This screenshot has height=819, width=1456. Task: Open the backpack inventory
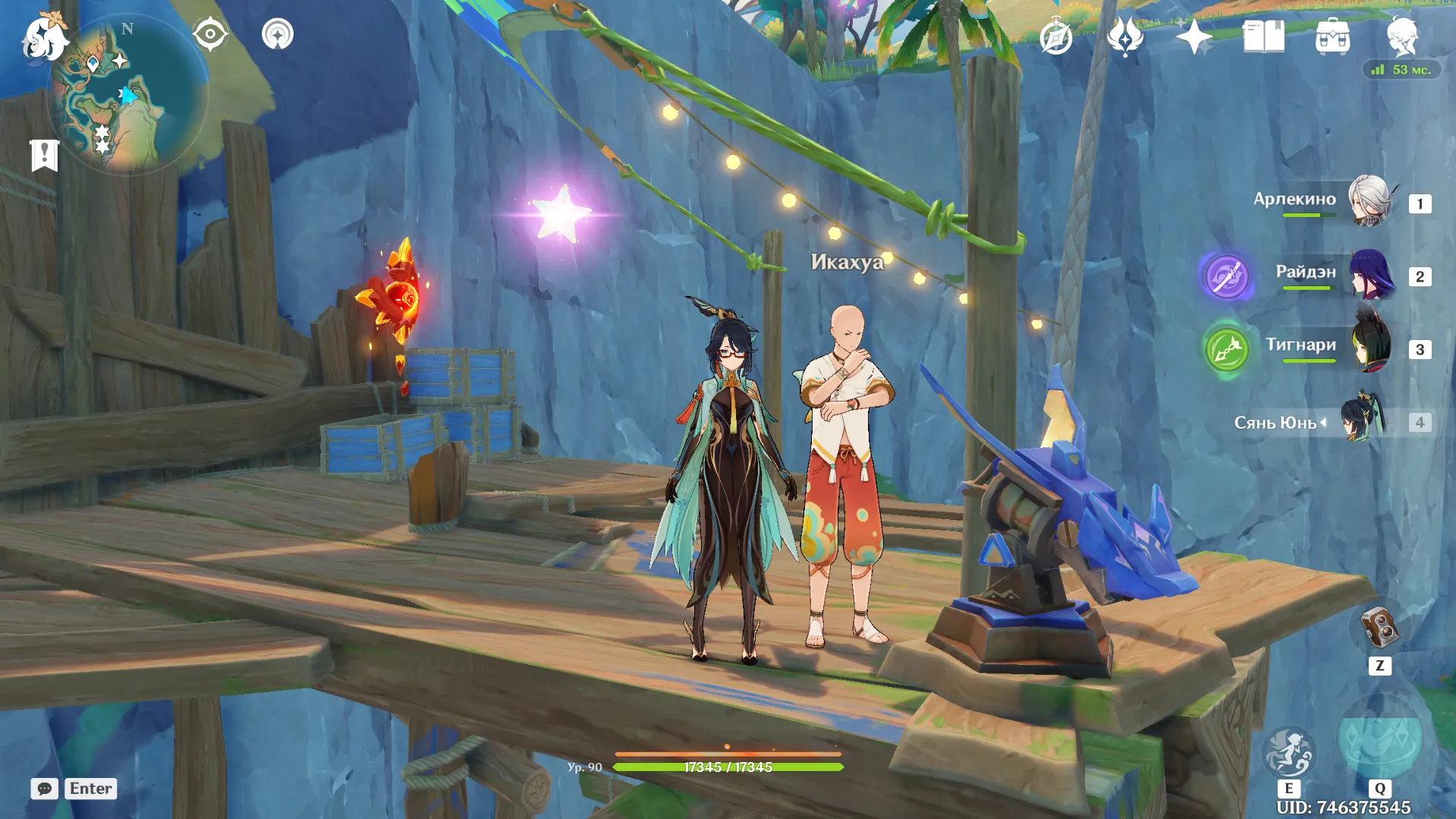[x=1332, y=36]
